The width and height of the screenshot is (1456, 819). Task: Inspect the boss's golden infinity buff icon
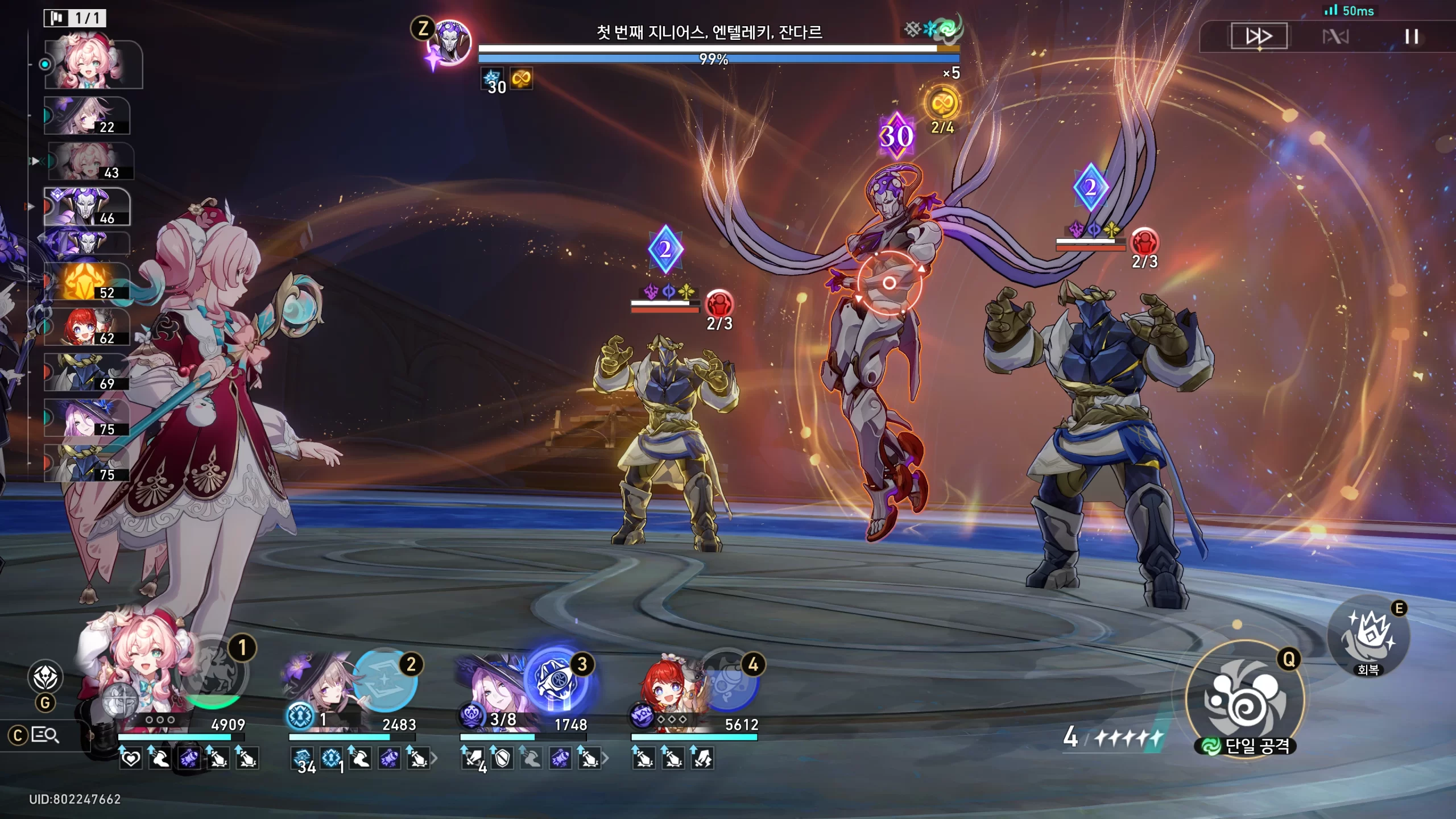click(521, 79)
